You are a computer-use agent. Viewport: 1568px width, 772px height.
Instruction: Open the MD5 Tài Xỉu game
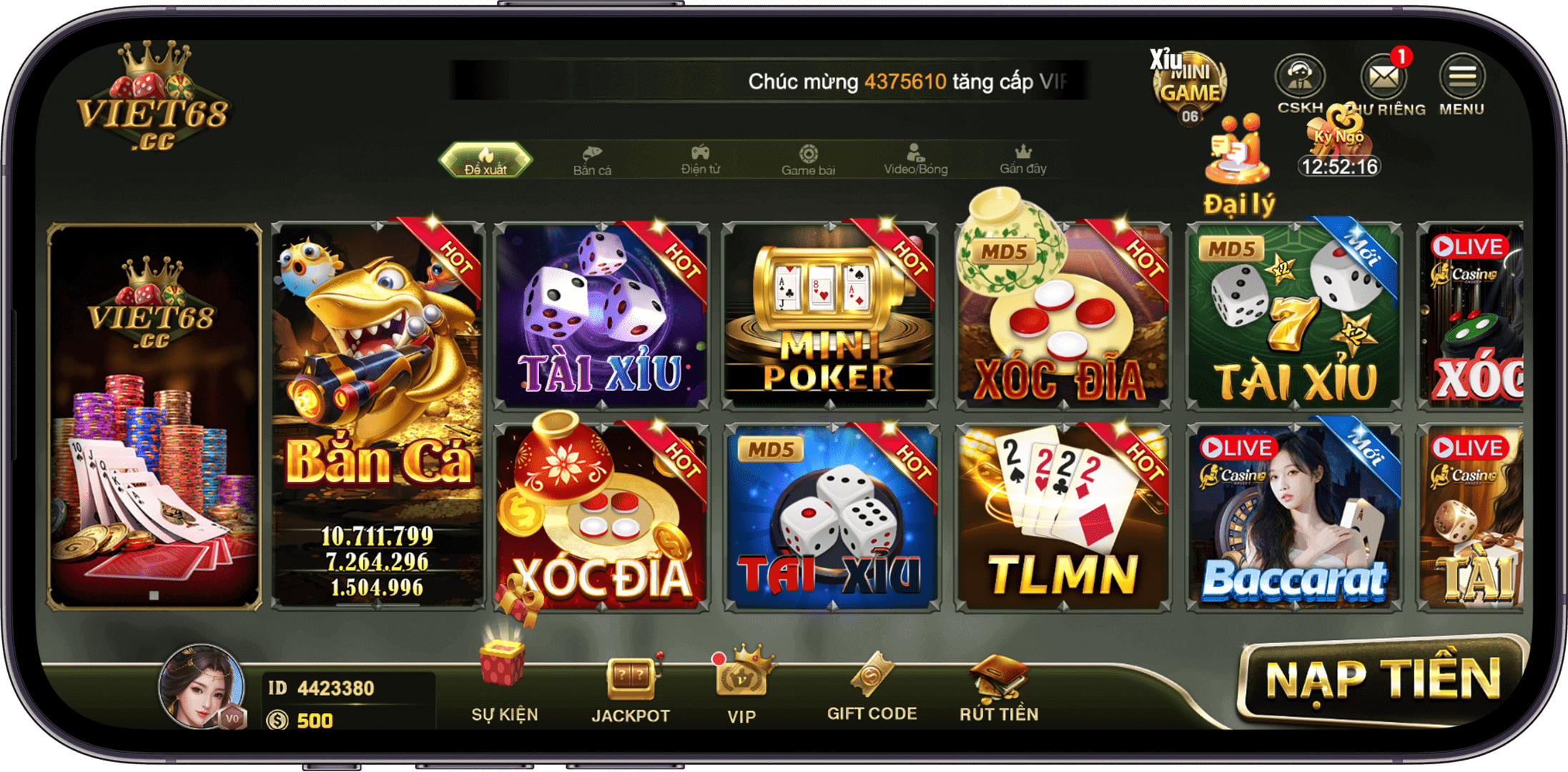(x=831, y=515)
